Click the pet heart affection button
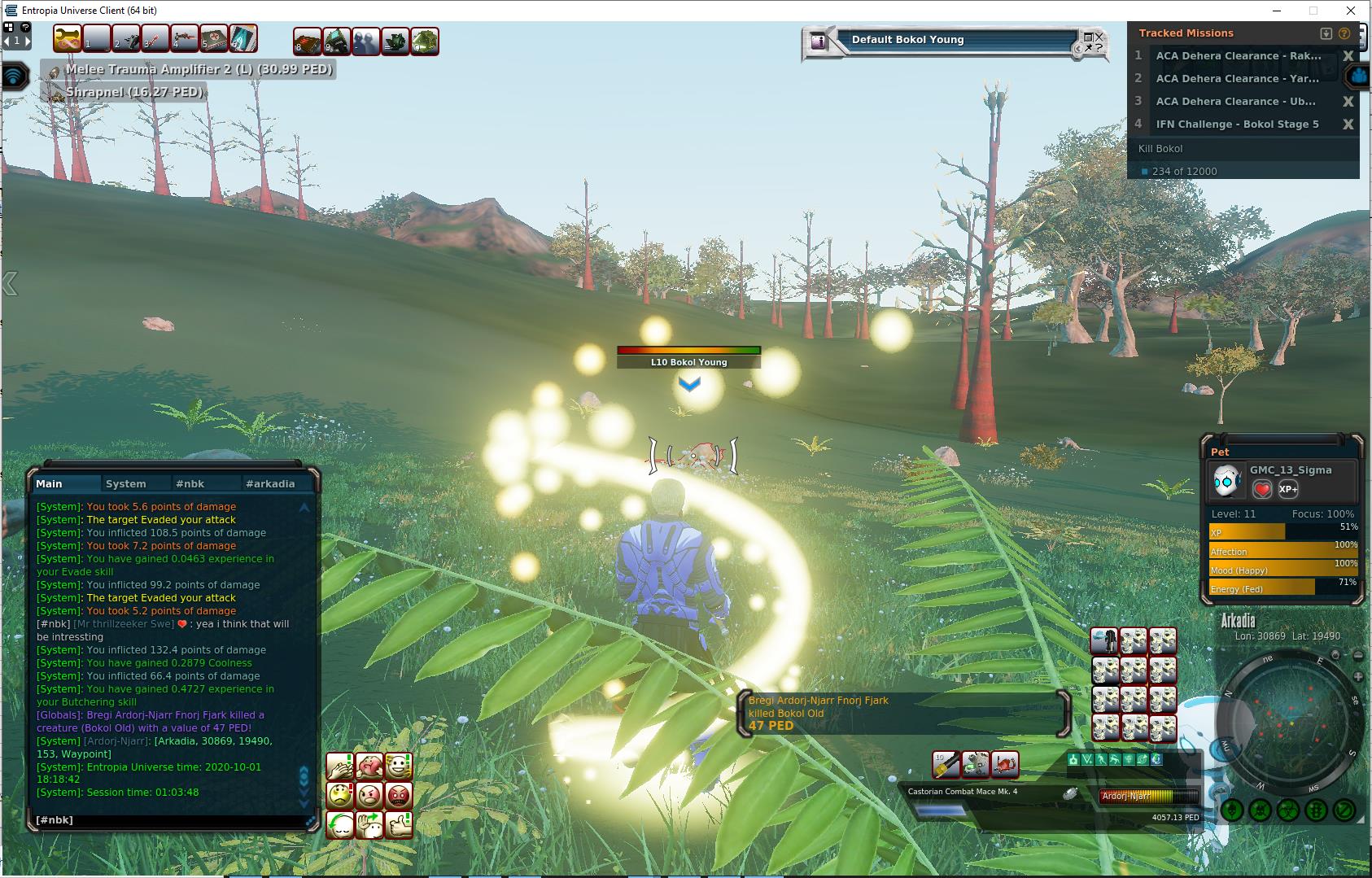 (x=1262, y=489)
